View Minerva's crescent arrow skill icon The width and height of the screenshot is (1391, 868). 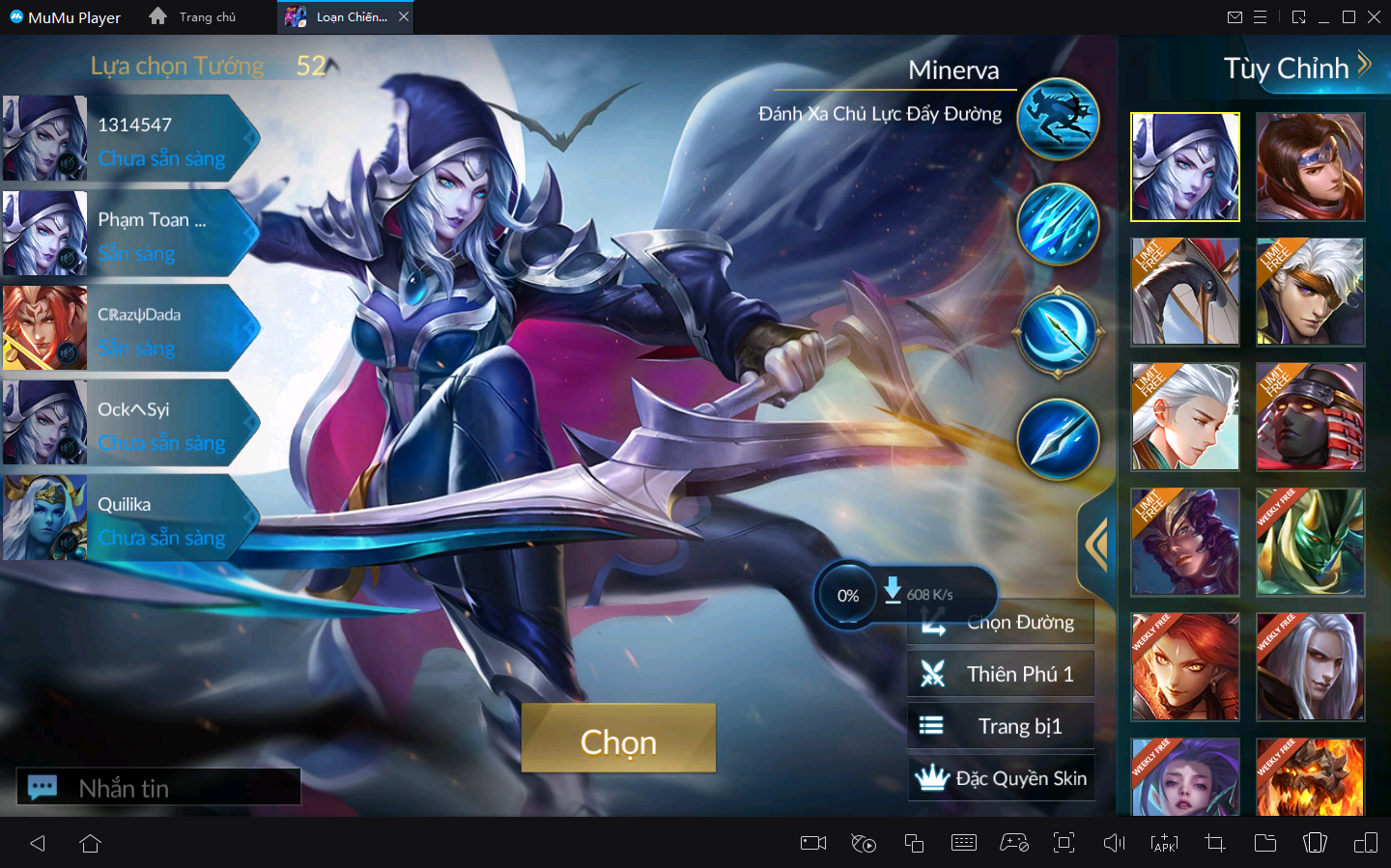tap(1058, 332)
